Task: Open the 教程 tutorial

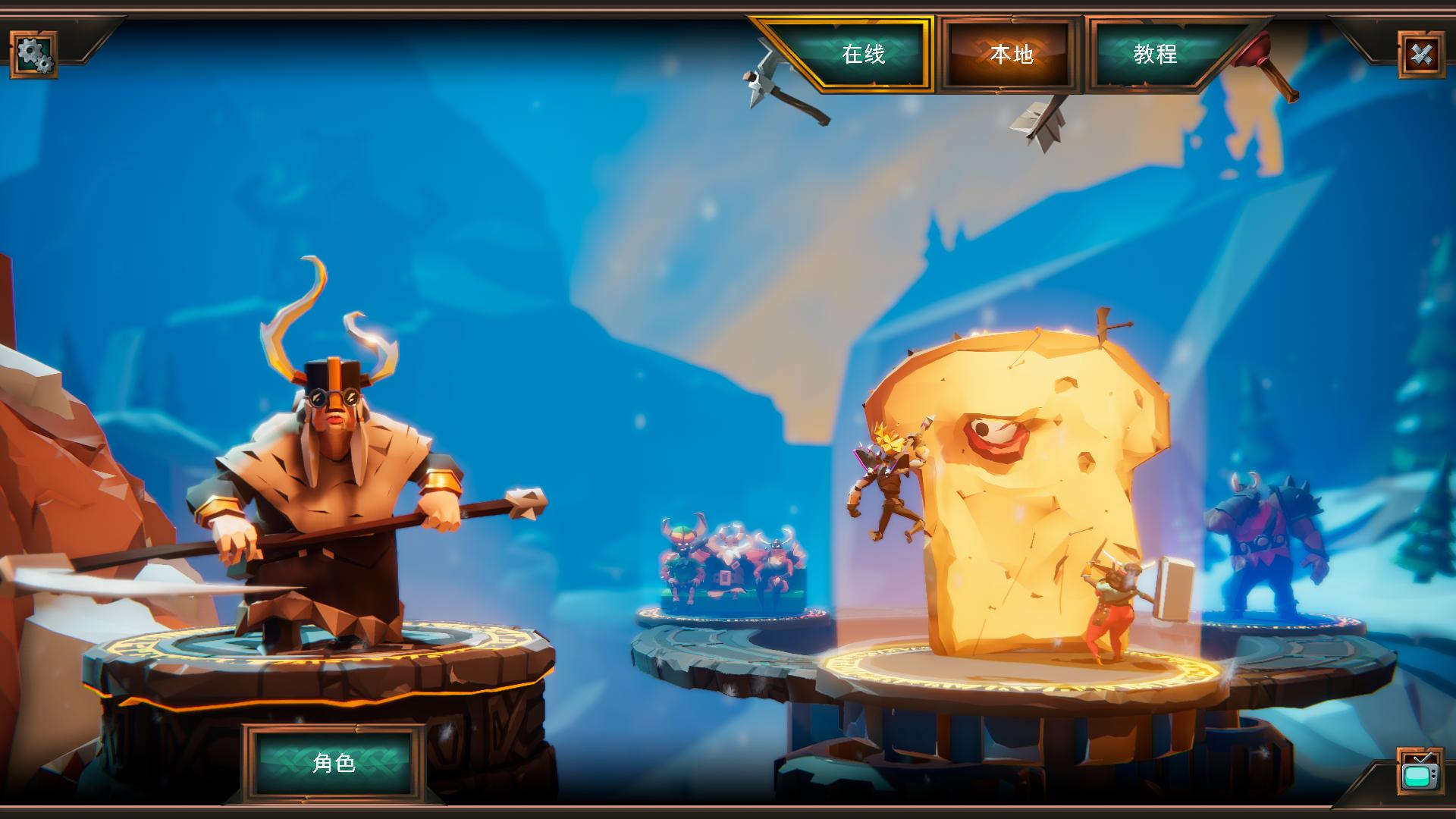Action: tap(1155, 54)
